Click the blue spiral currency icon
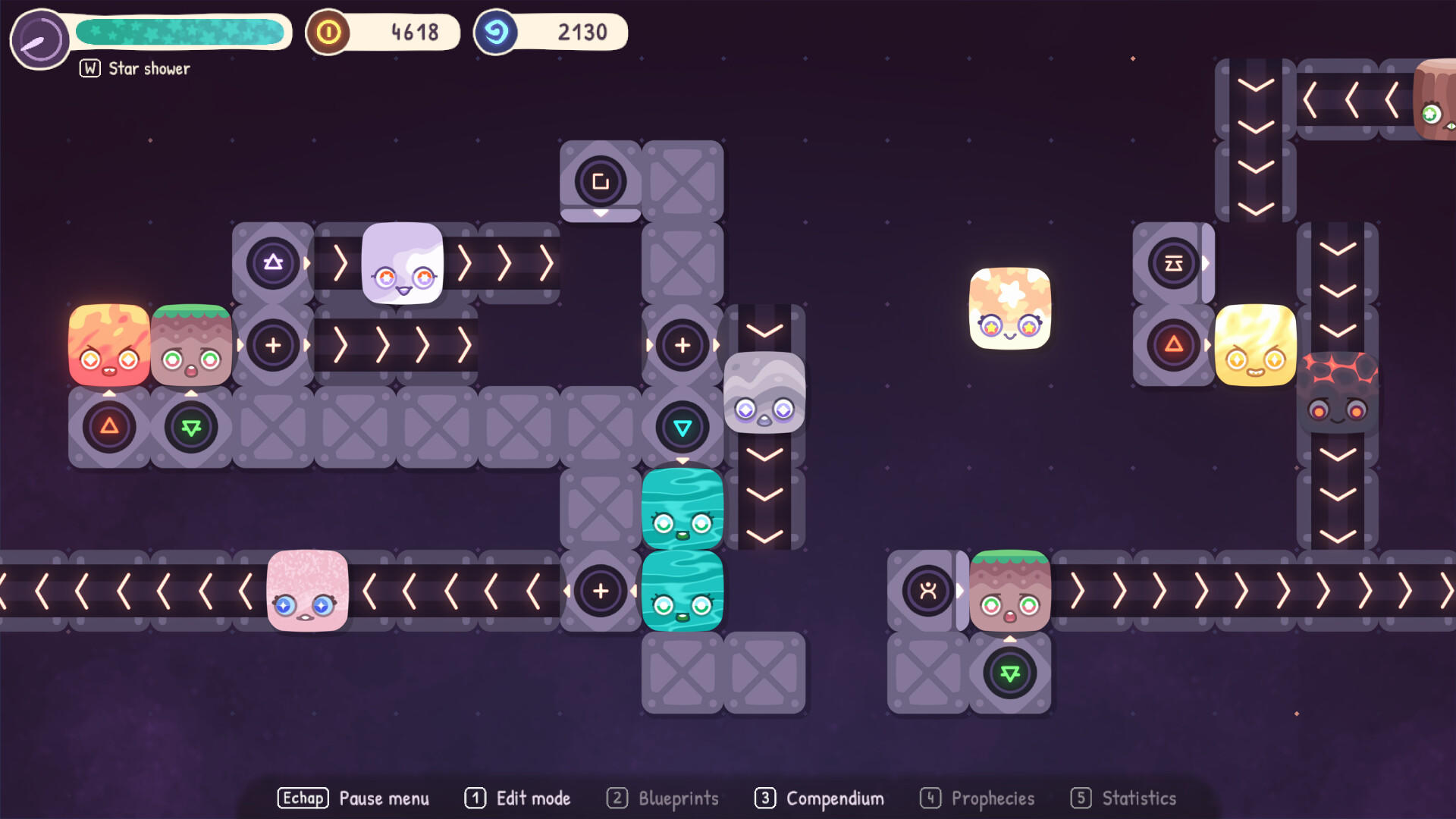The image size is (1456, 819). [x=496, y=32]
